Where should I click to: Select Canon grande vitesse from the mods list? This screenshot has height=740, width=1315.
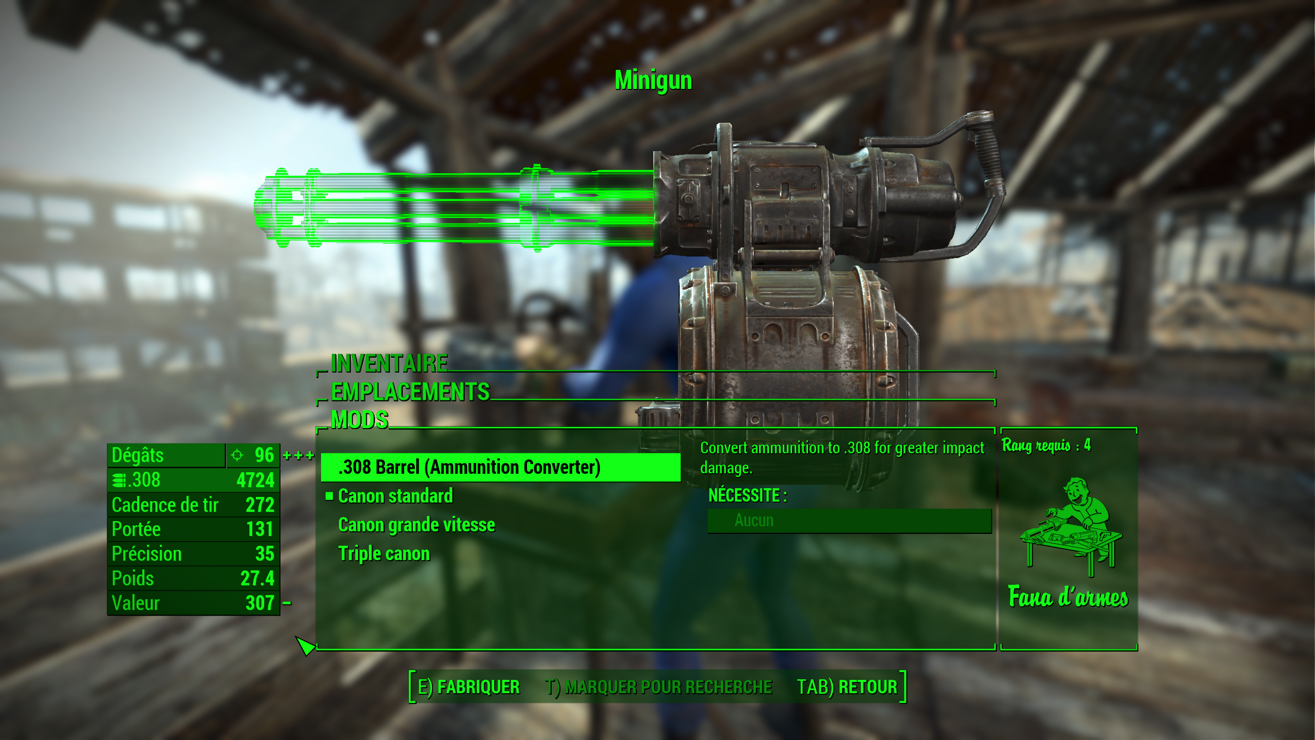(x=416, y=525)
